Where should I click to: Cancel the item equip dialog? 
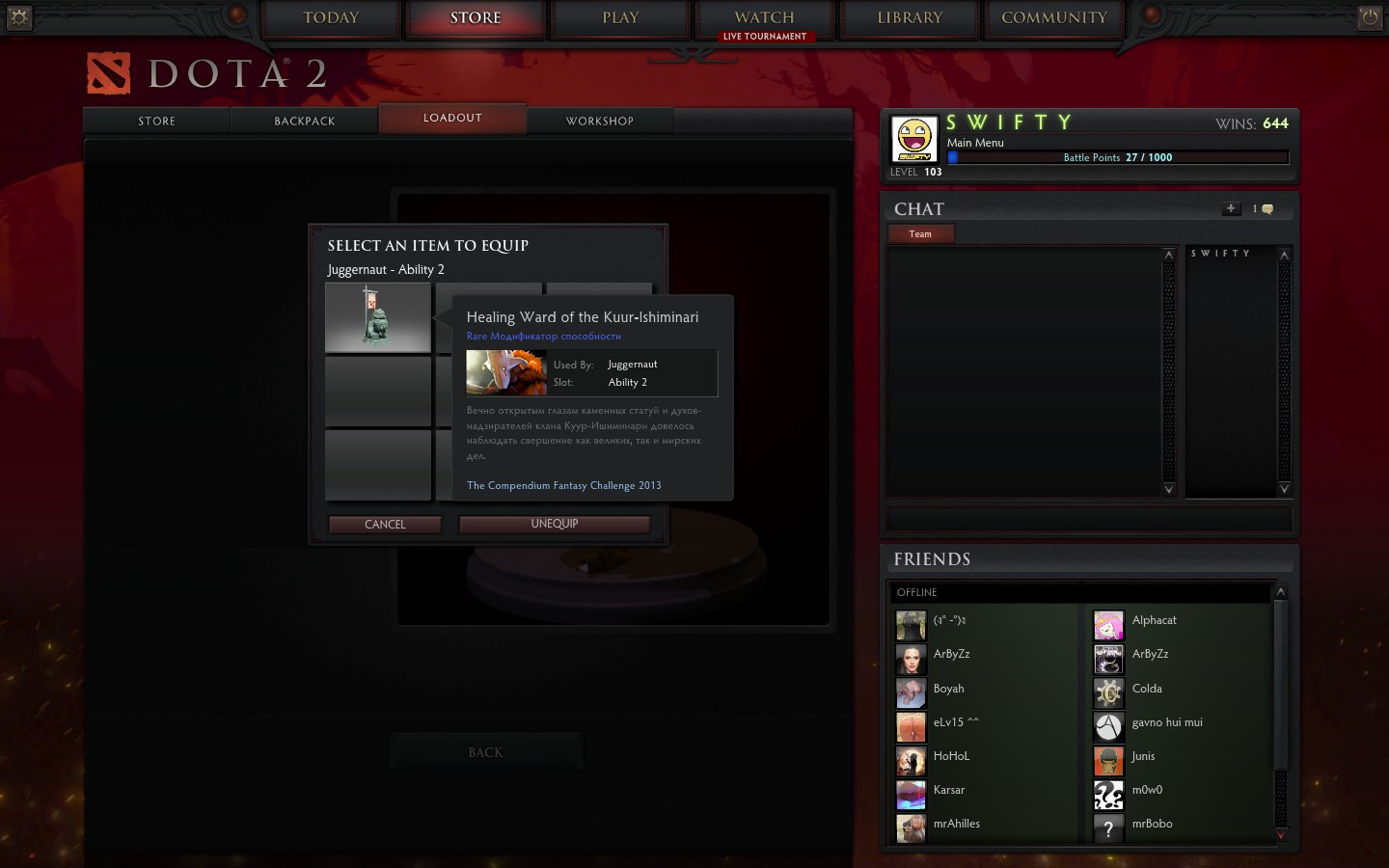tap(385, 525)
